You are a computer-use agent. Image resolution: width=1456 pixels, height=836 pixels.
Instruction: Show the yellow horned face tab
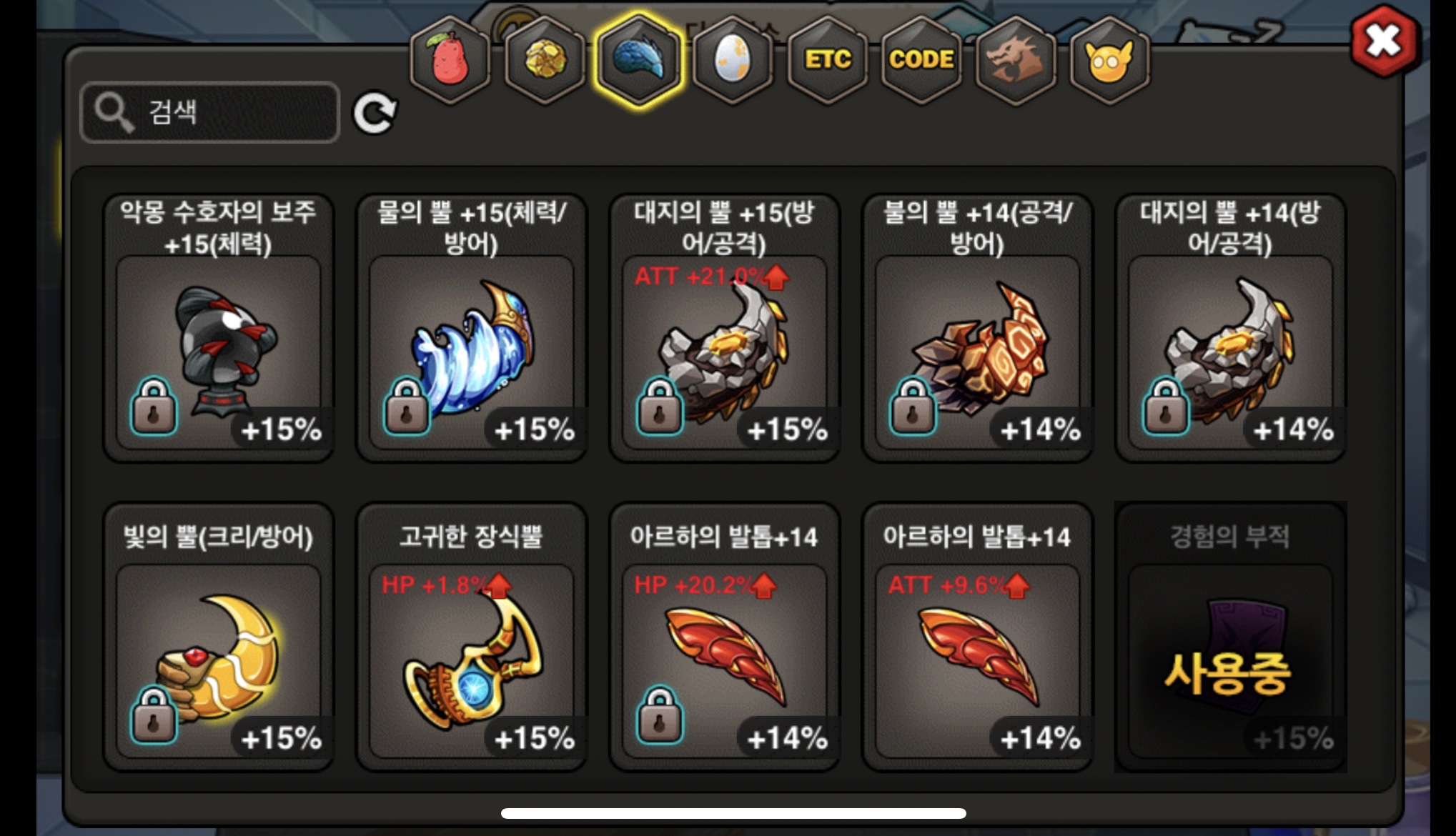(1109, 60)
